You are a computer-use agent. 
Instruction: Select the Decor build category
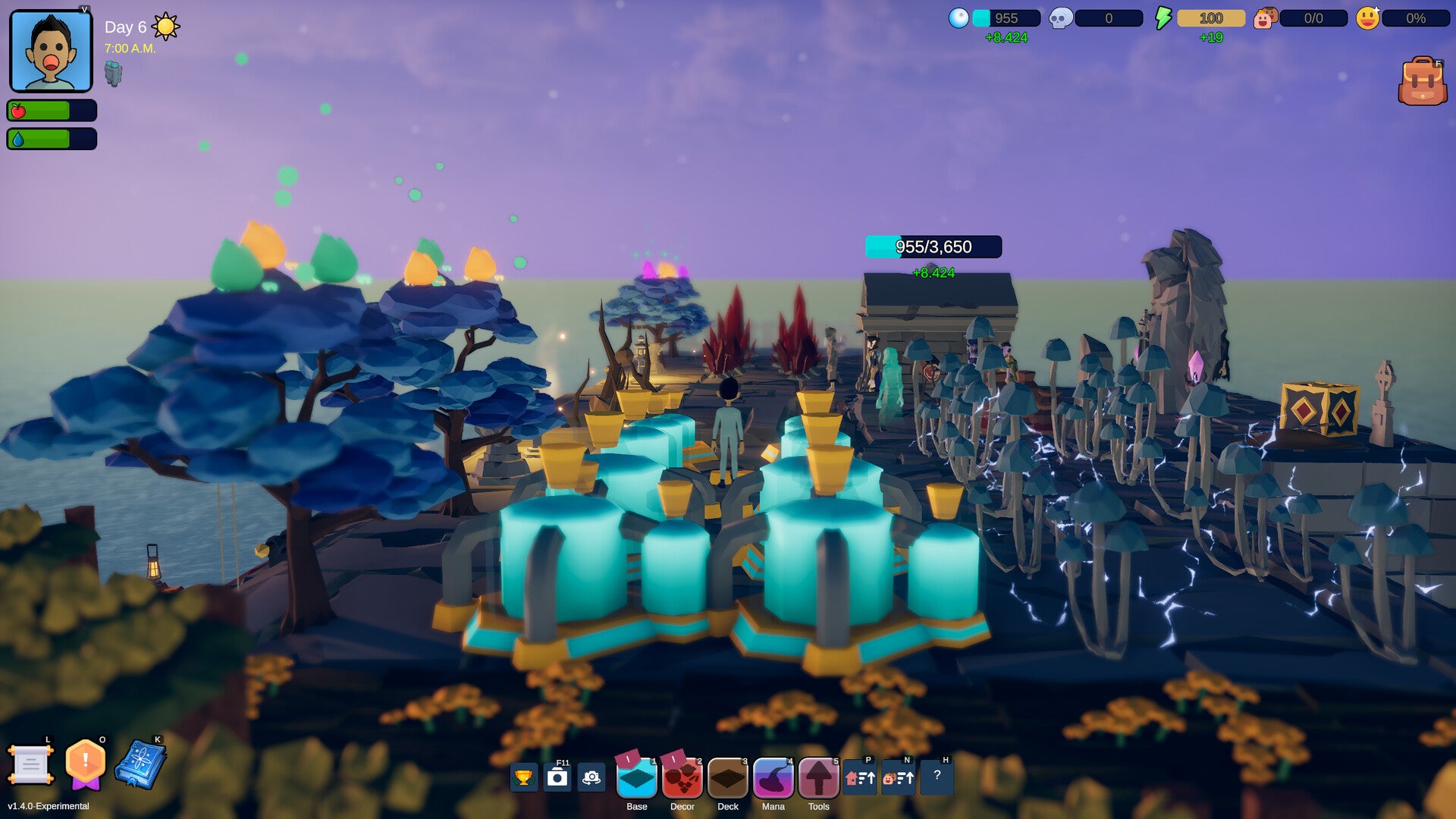click(x=682, y=778)
